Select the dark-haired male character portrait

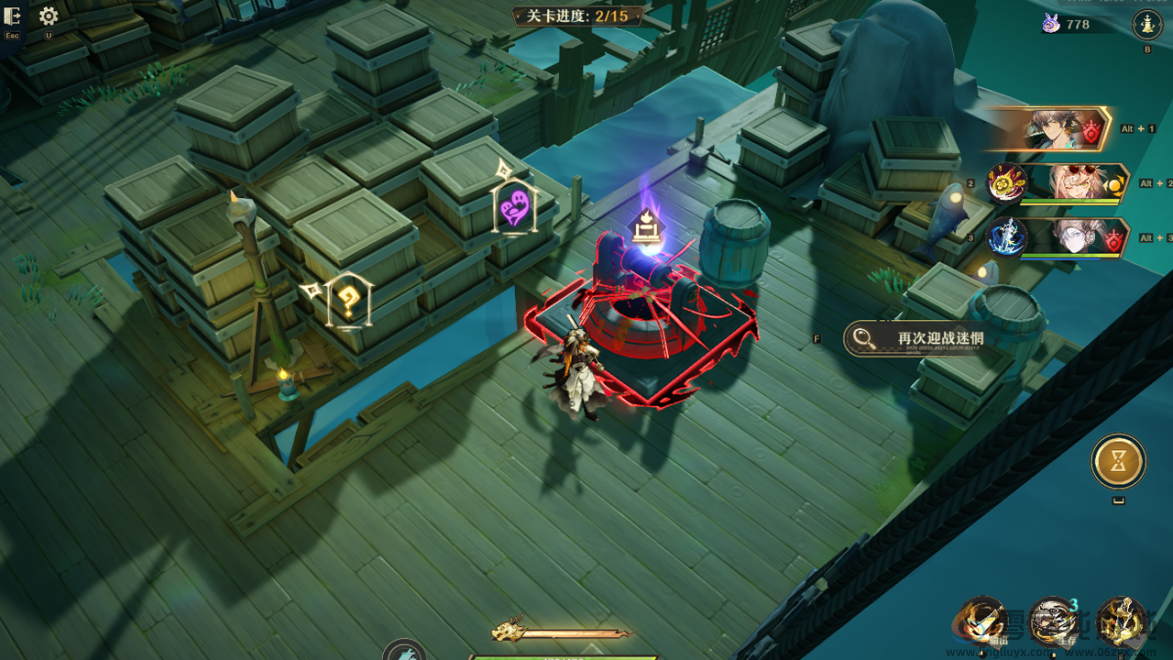1055,130
